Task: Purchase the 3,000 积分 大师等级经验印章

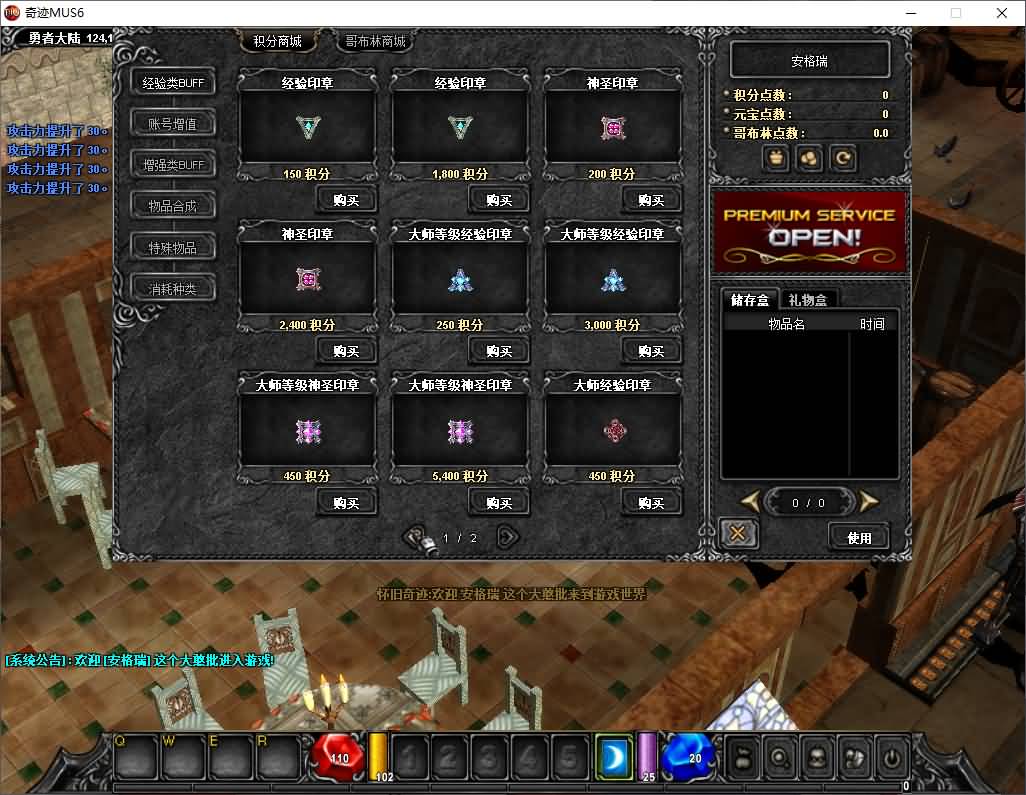Action: [651, 351]
